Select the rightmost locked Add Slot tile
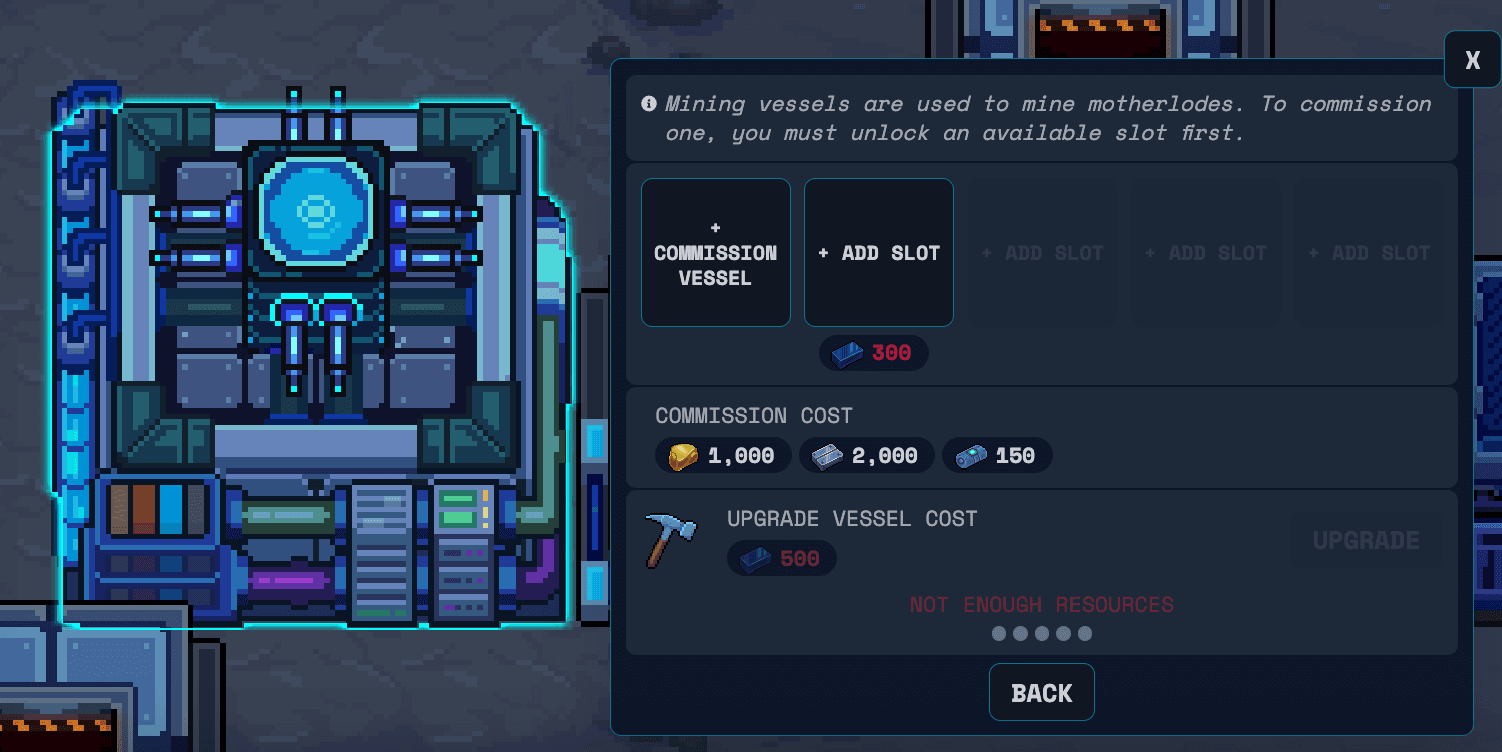This screenshot has height=752, width=1502. click(1368, 252)
